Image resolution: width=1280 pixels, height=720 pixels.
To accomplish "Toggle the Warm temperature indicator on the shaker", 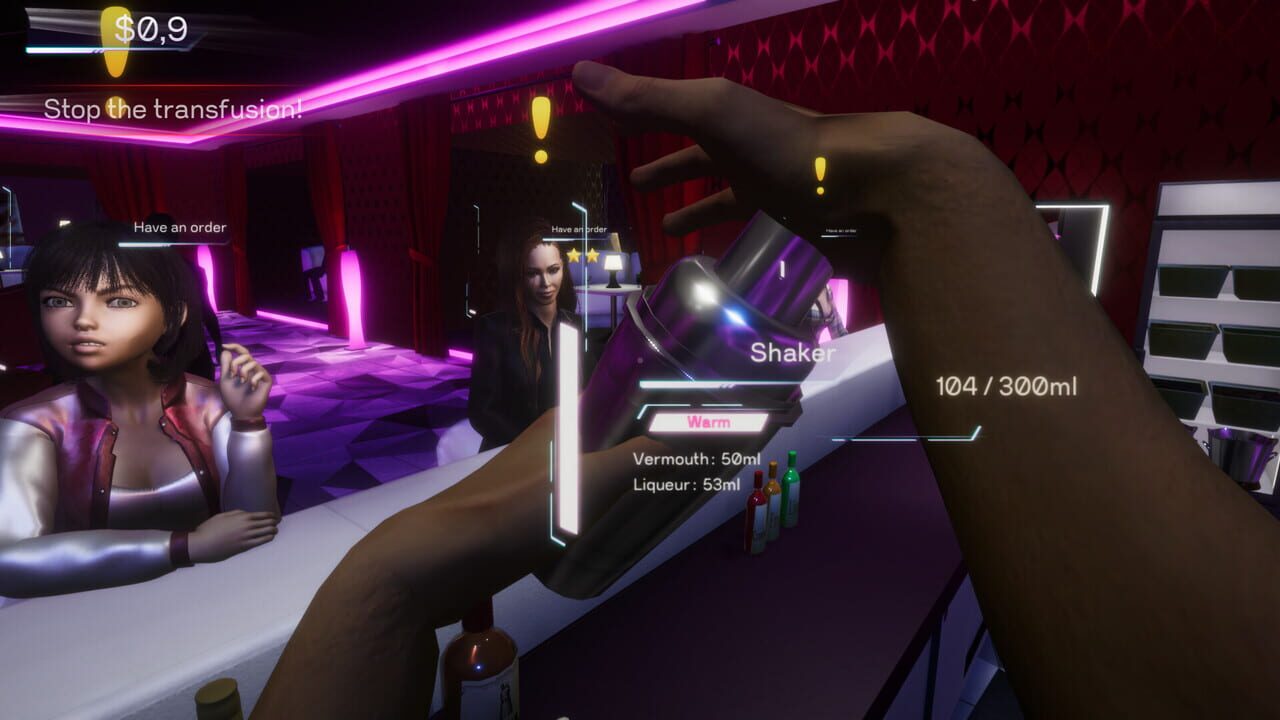I will (x=708, y=421).
